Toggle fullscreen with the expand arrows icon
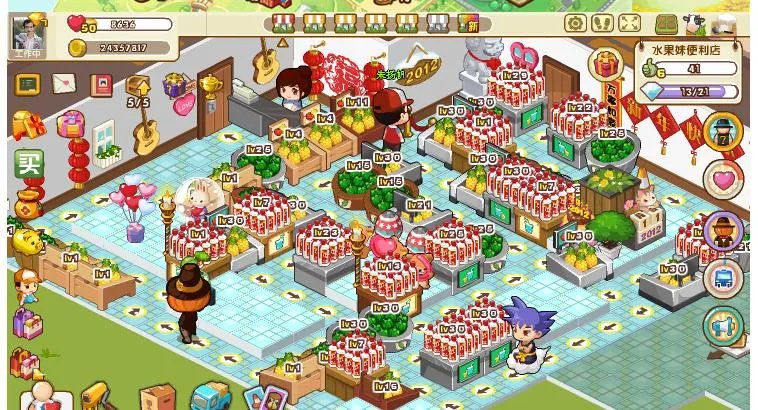 click(x=629, y=22)
